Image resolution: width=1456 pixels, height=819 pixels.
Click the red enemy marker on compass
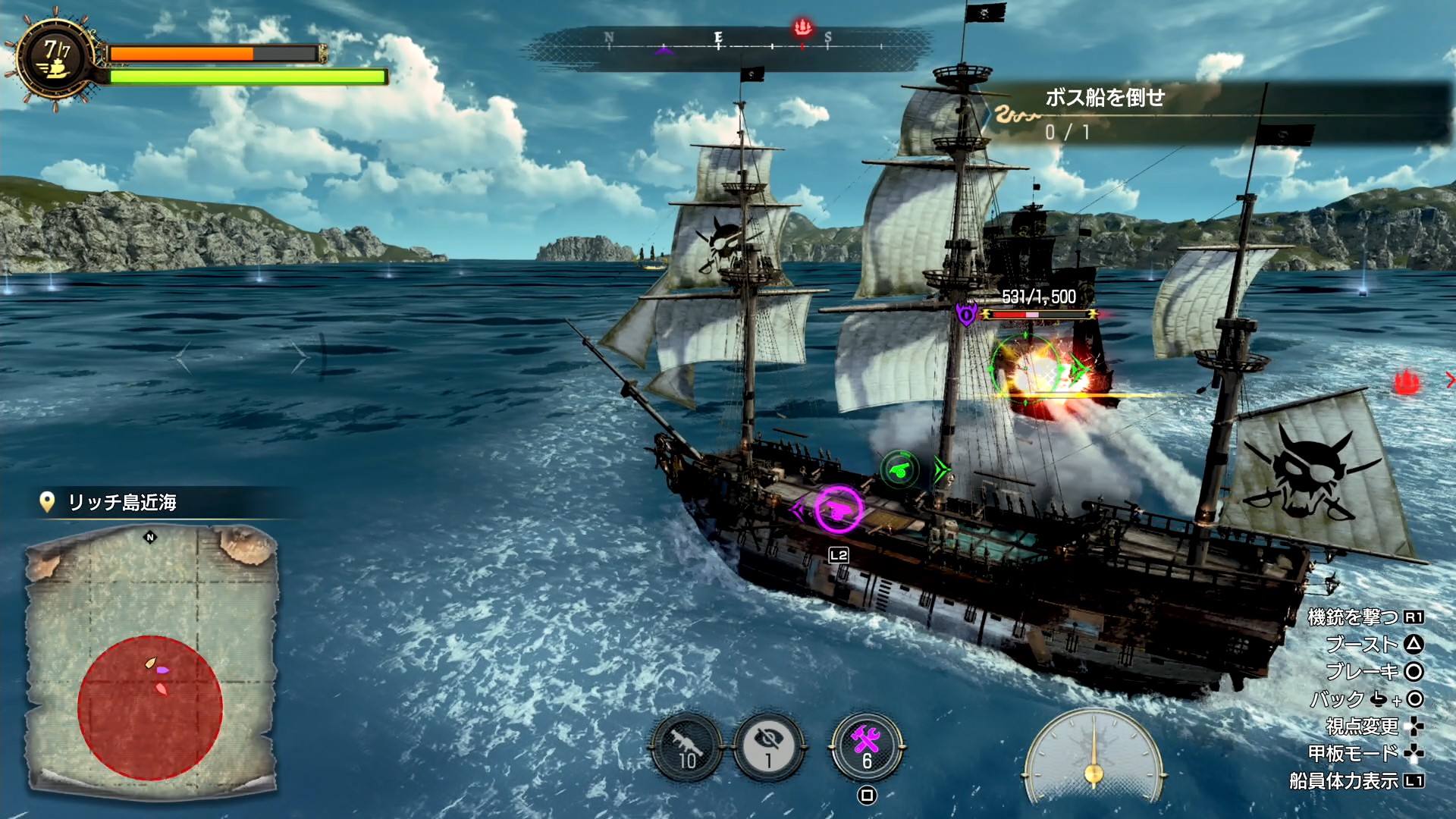pyautogui.click(x=802, y=29)
